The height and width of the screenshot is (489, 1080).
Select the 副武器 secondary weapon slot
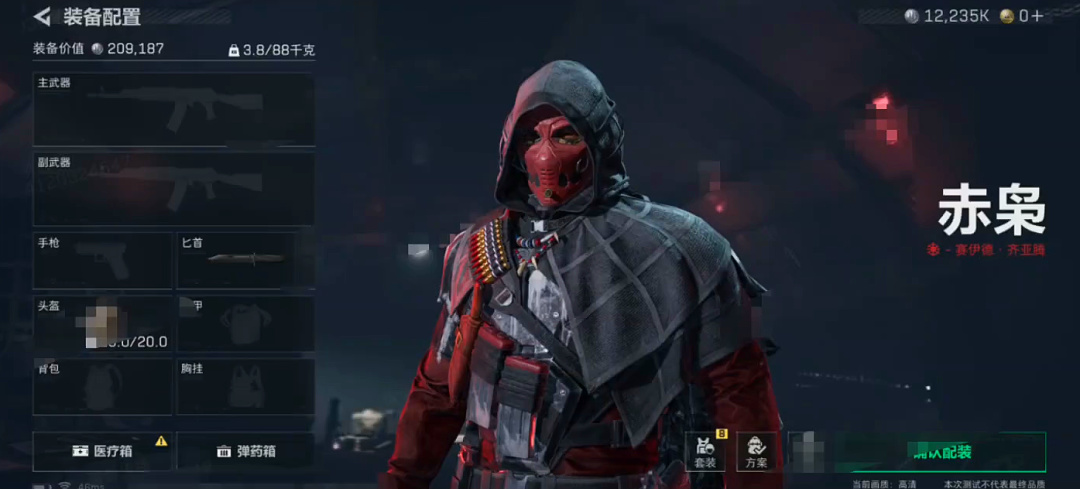(174, 189)
